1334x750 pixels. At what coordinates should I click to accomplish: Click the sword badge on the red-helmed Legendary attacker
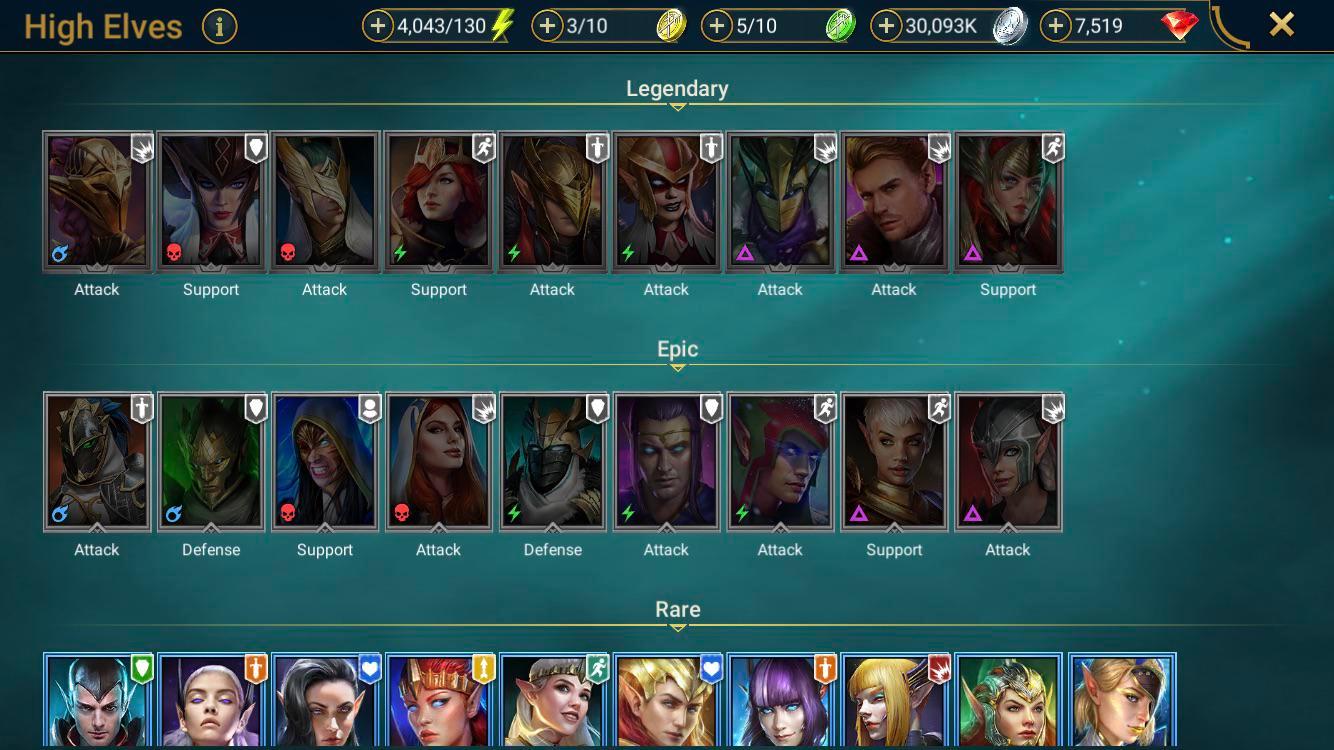pos(710,147)
